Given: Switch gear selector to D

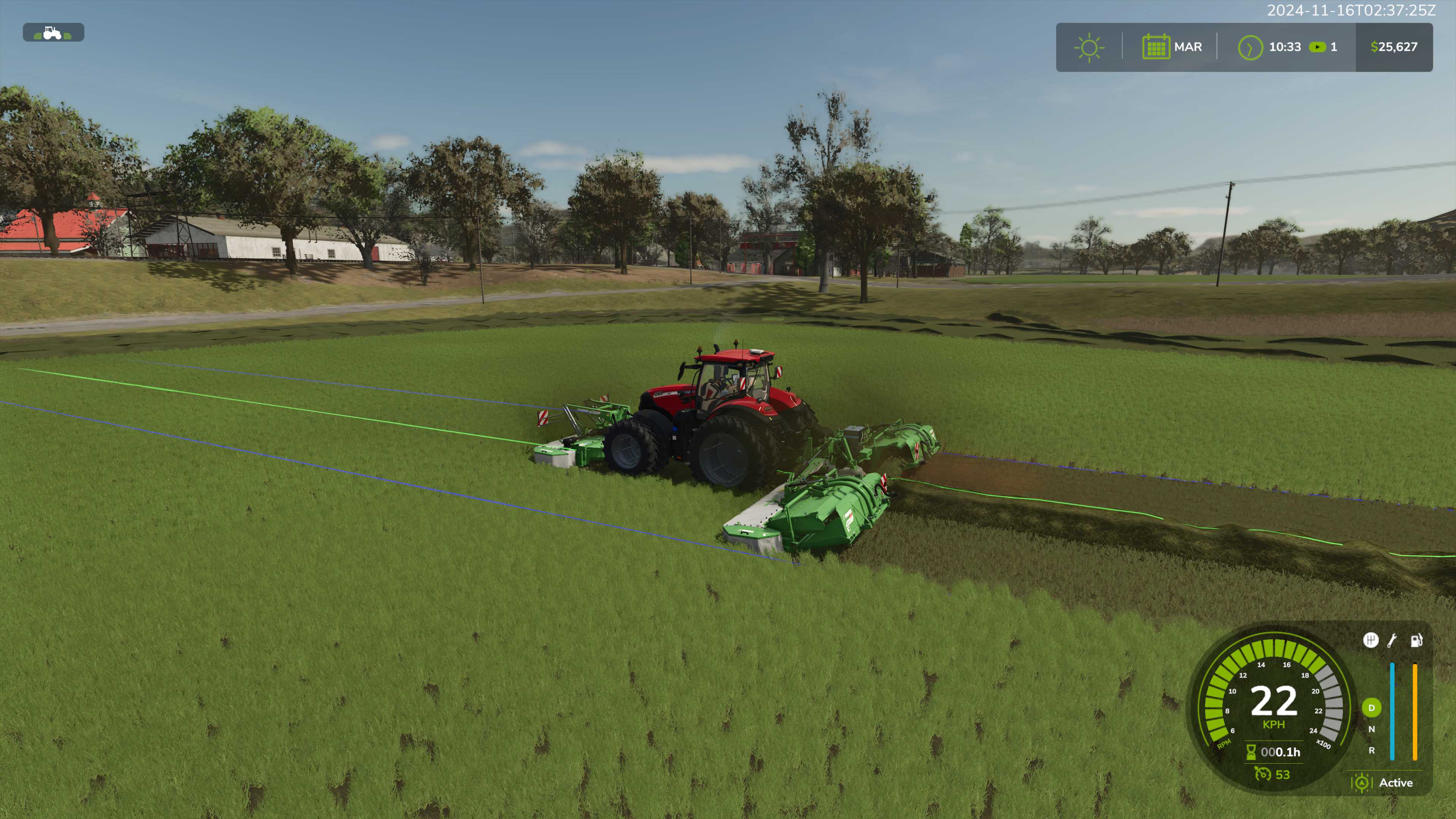Looking at the screenshot, I should coord(1371,708).
